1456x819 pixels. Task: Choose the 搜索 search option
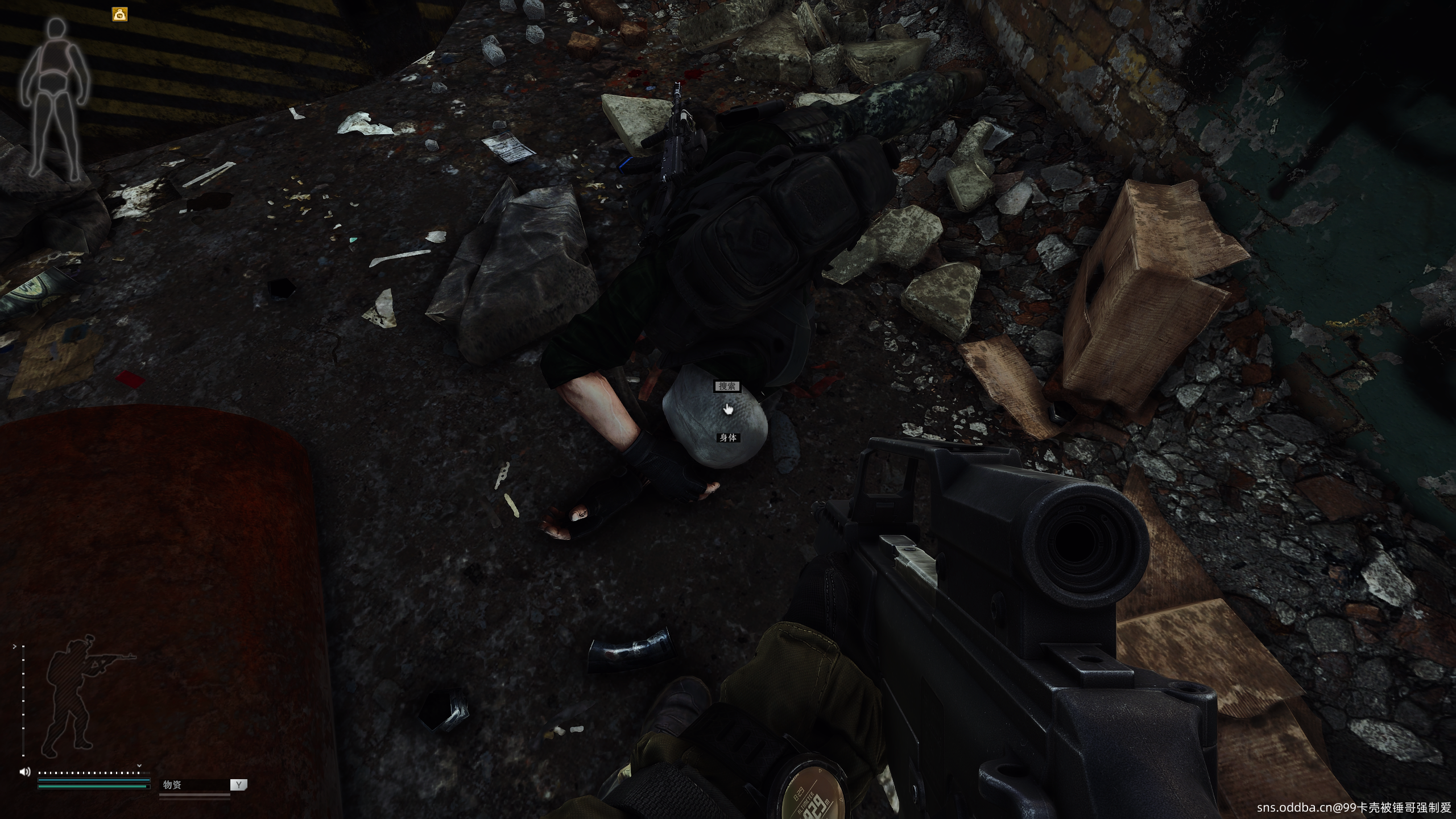coord(727,387)
